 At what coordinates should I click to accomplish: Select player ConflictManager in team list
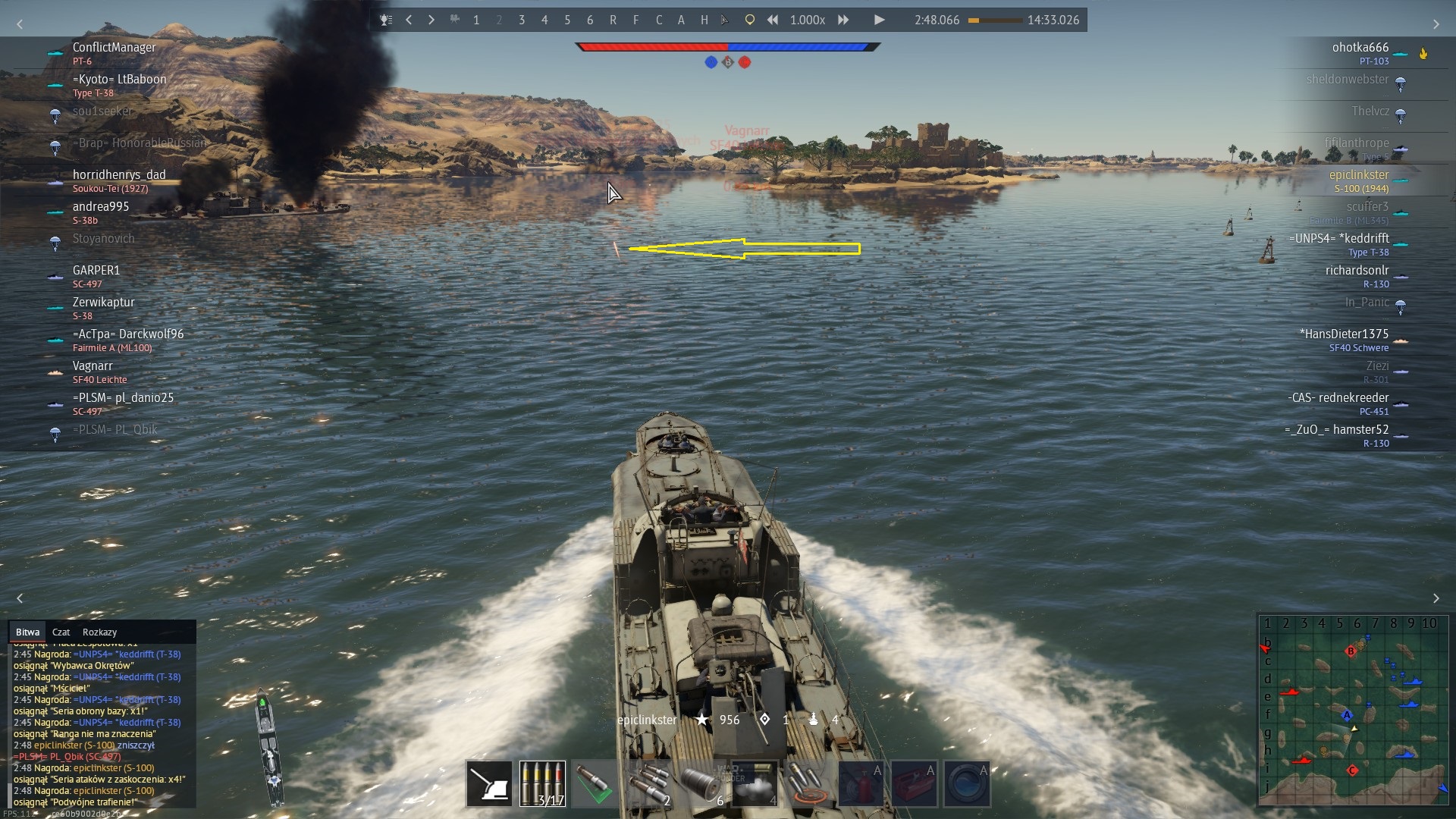(x=114, y=47)
